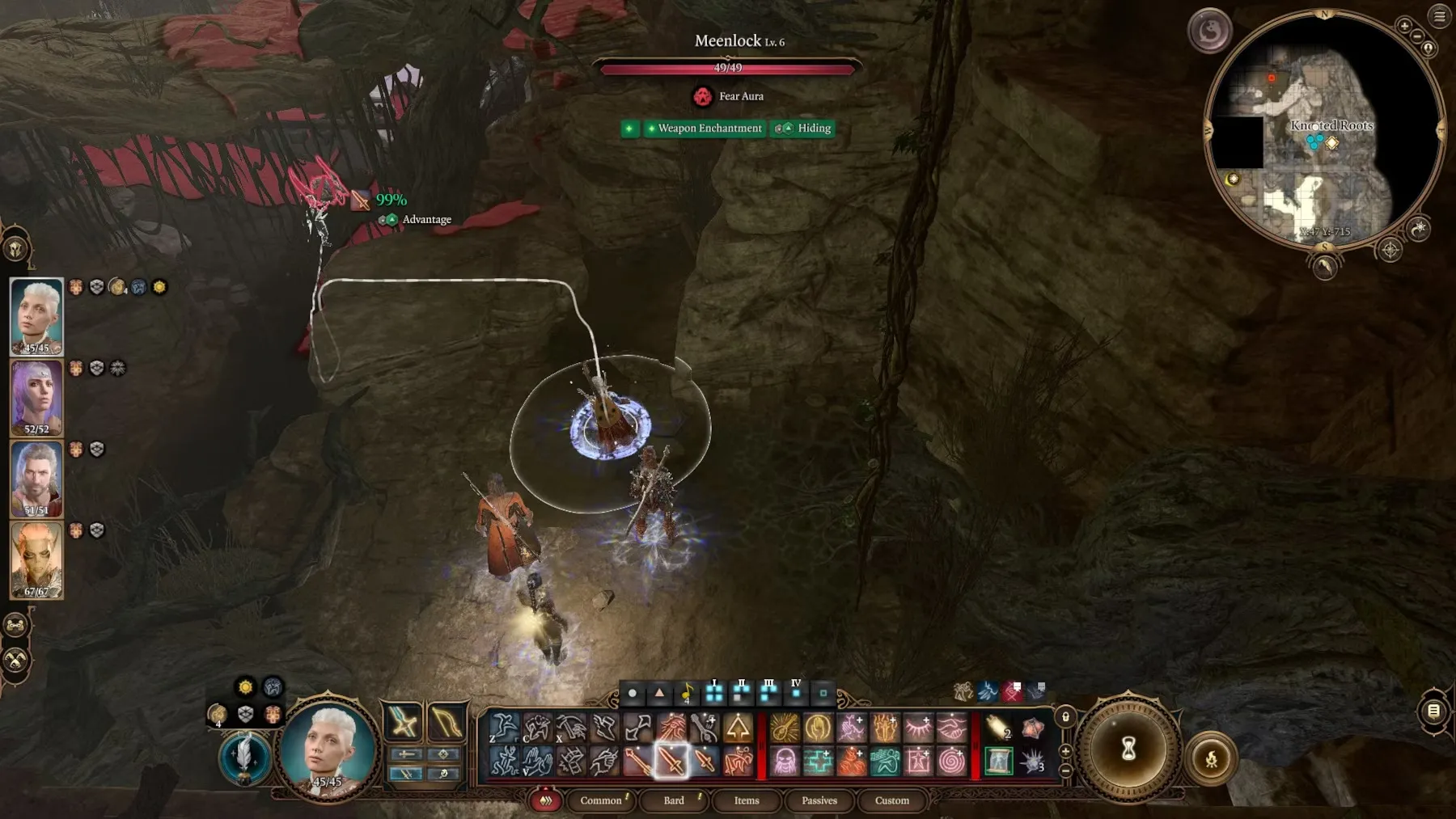1456x819 pixels.
Task: Select the purple-haired companion portrait
Action: pyautogui.click(x=36, y=396)
